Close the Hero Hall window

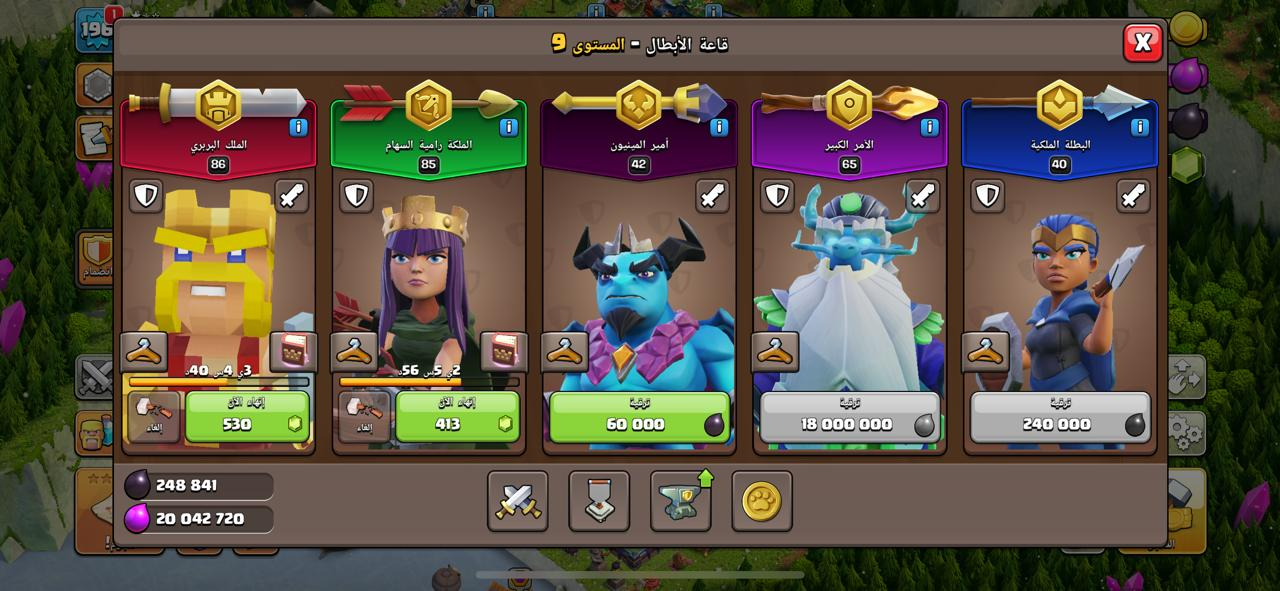1142,42
